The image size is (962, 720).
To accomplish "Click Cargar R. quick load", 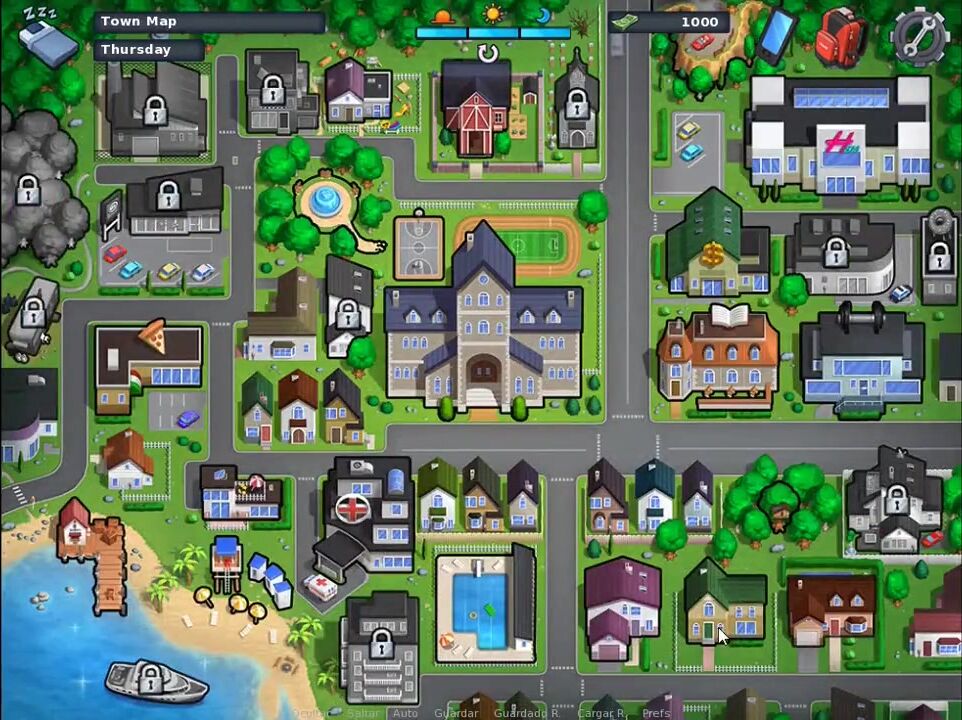I will 601,713.
